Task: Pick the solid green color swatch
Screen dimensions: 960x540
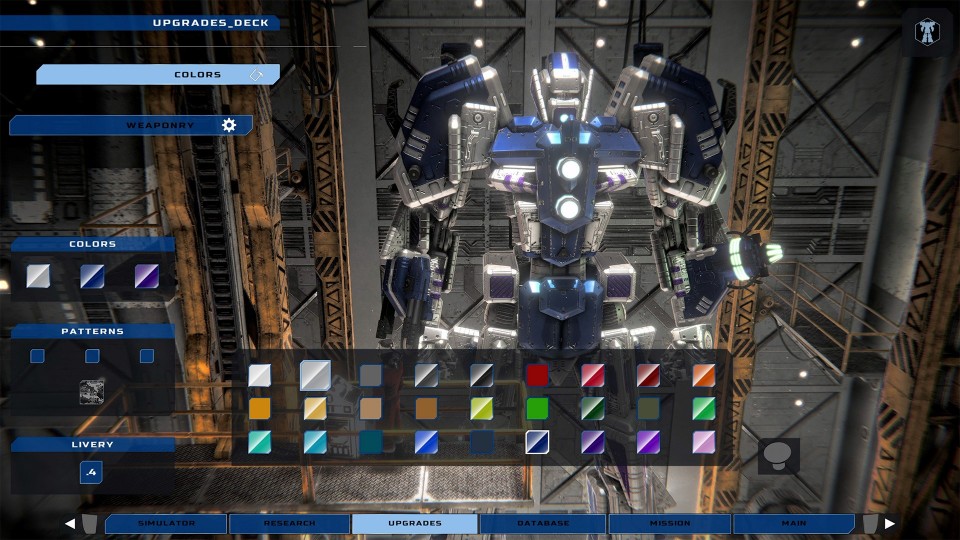Action: point(538,408)
